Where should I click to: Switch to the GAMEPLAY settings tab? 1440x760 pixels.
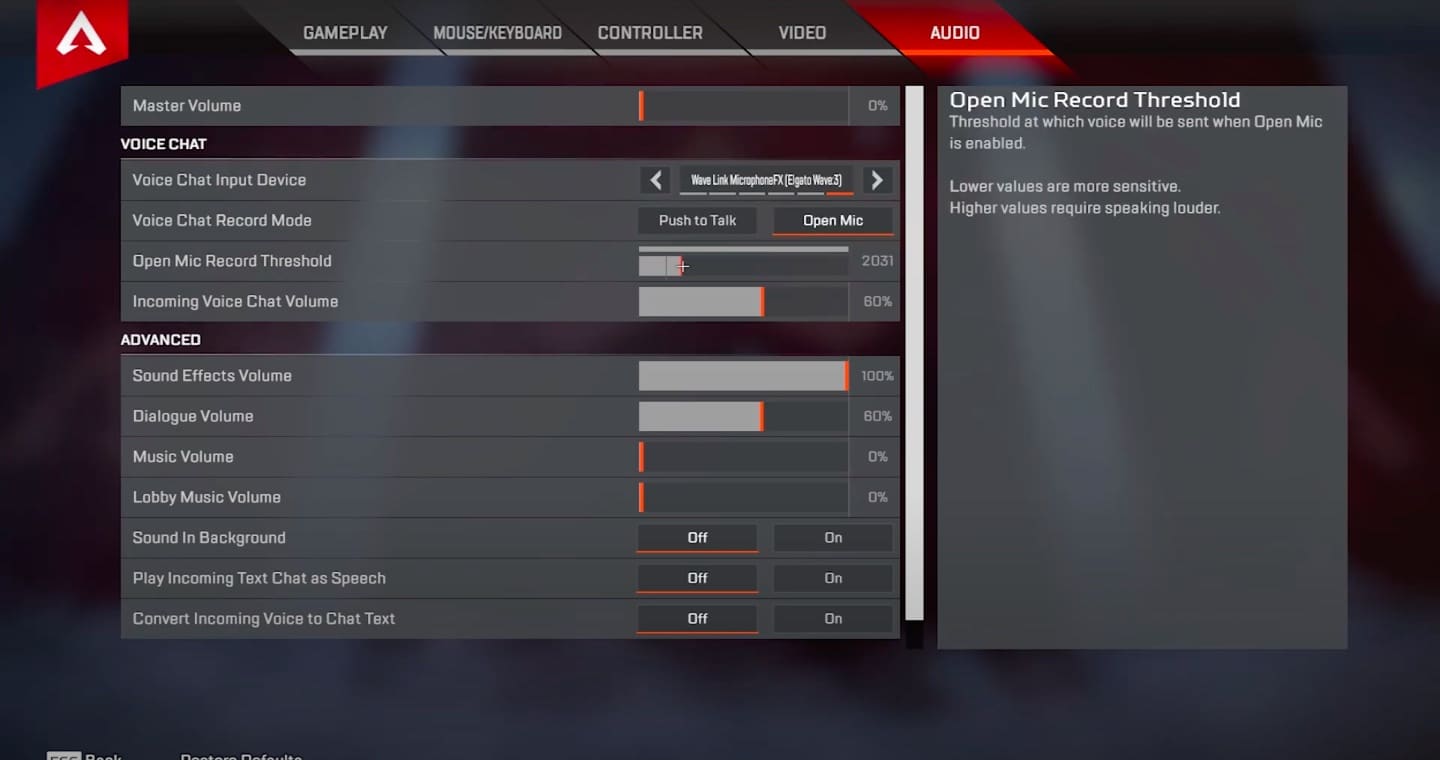pos(345,32)
